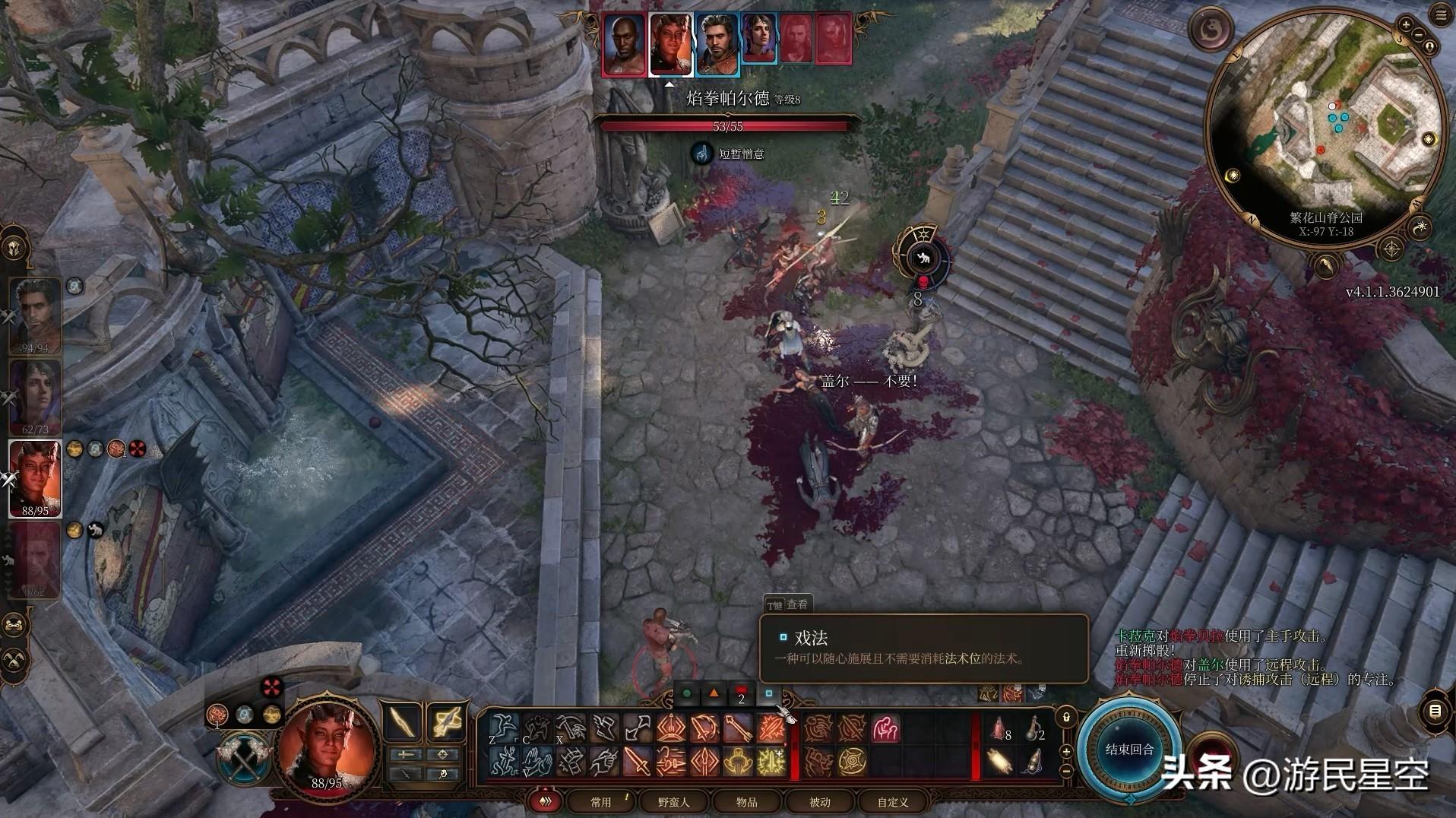Zoom in on the minimap
This screenshot has width=1456, height=818.
point(1406,25)
